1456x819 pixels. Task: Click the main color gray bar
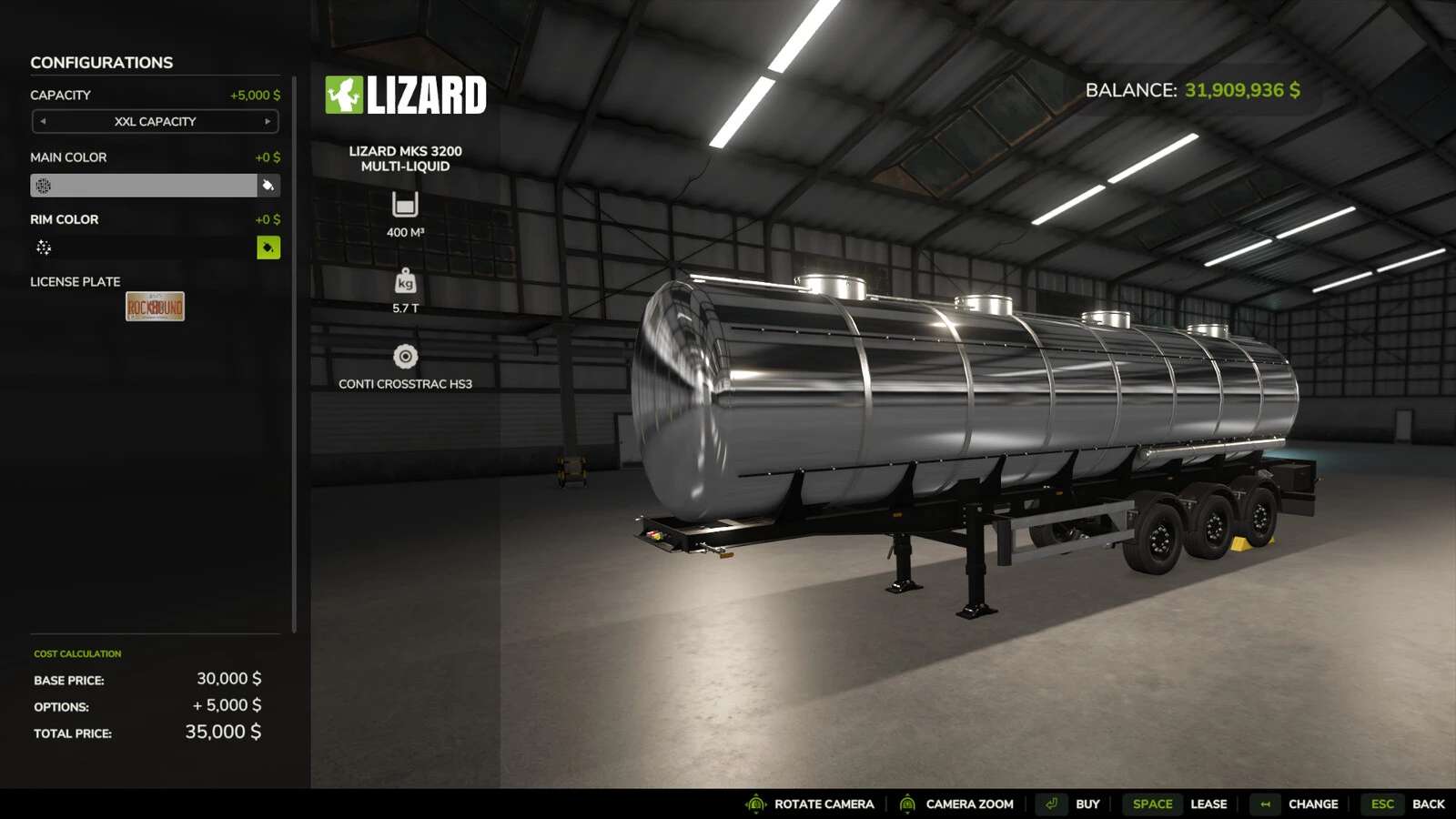point(144,186)
